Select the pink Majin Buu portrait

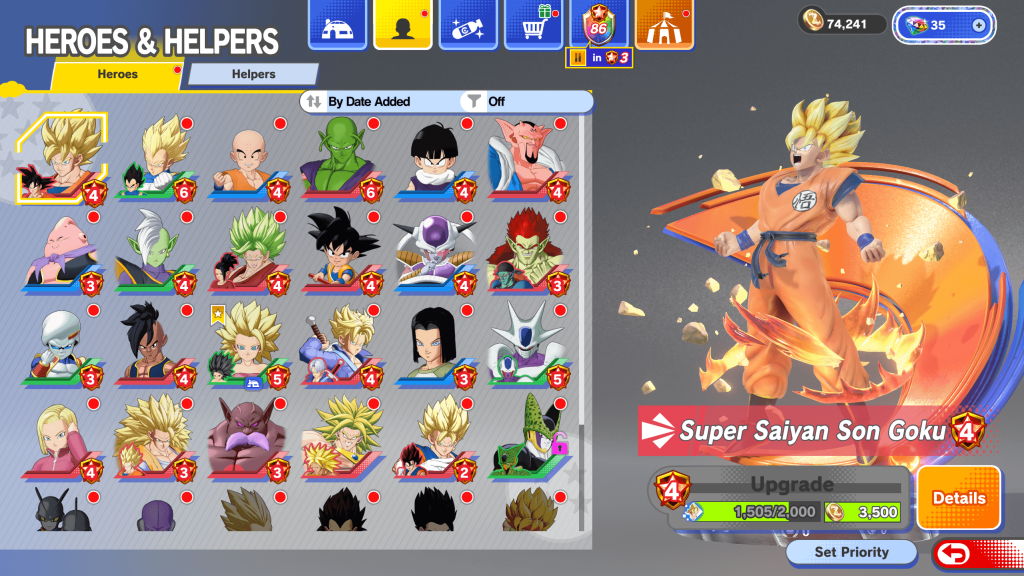pyautogui.click(x=62, y=251)
